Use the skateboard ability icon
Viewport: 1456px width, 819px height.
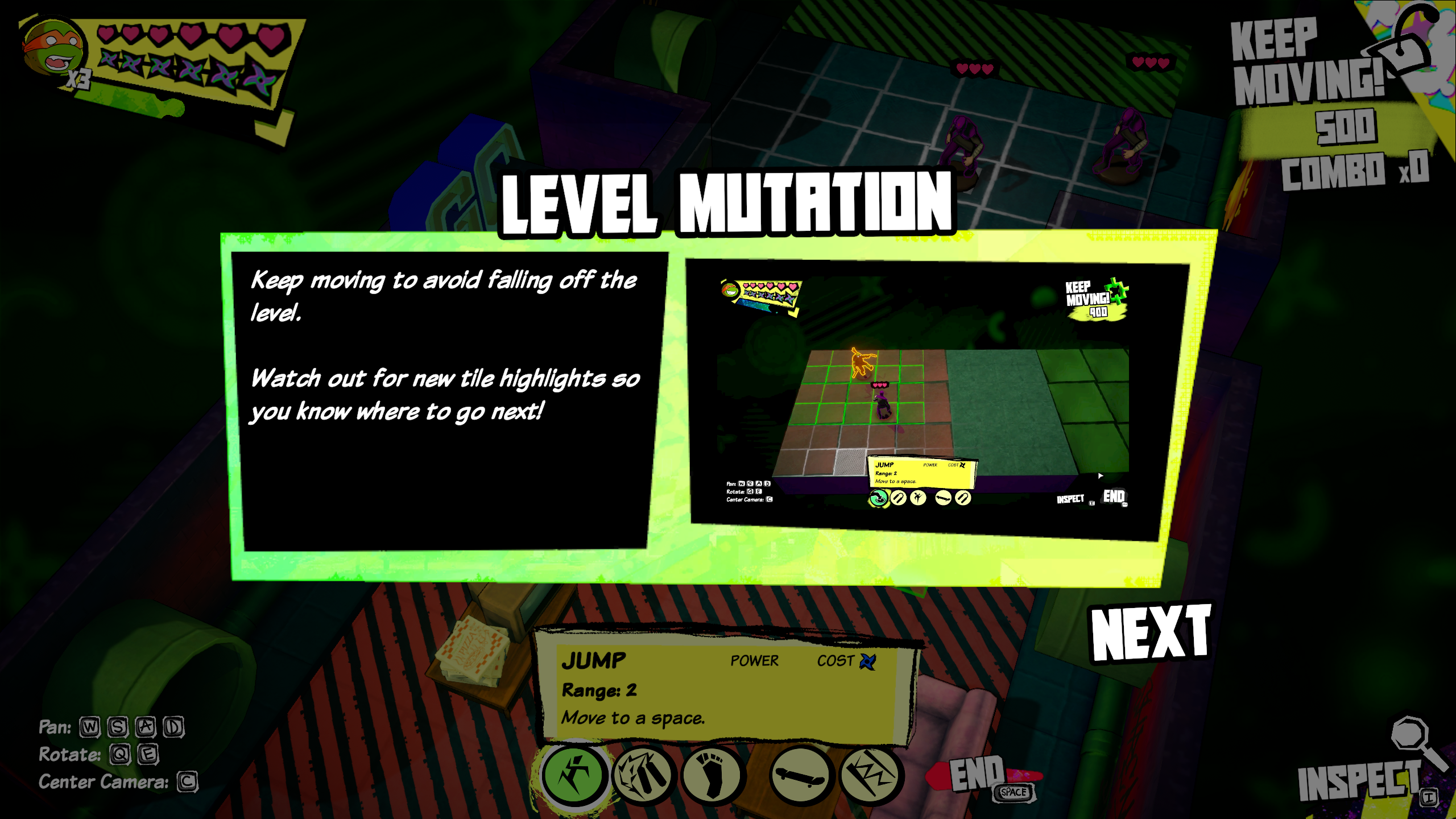point(801,776)
